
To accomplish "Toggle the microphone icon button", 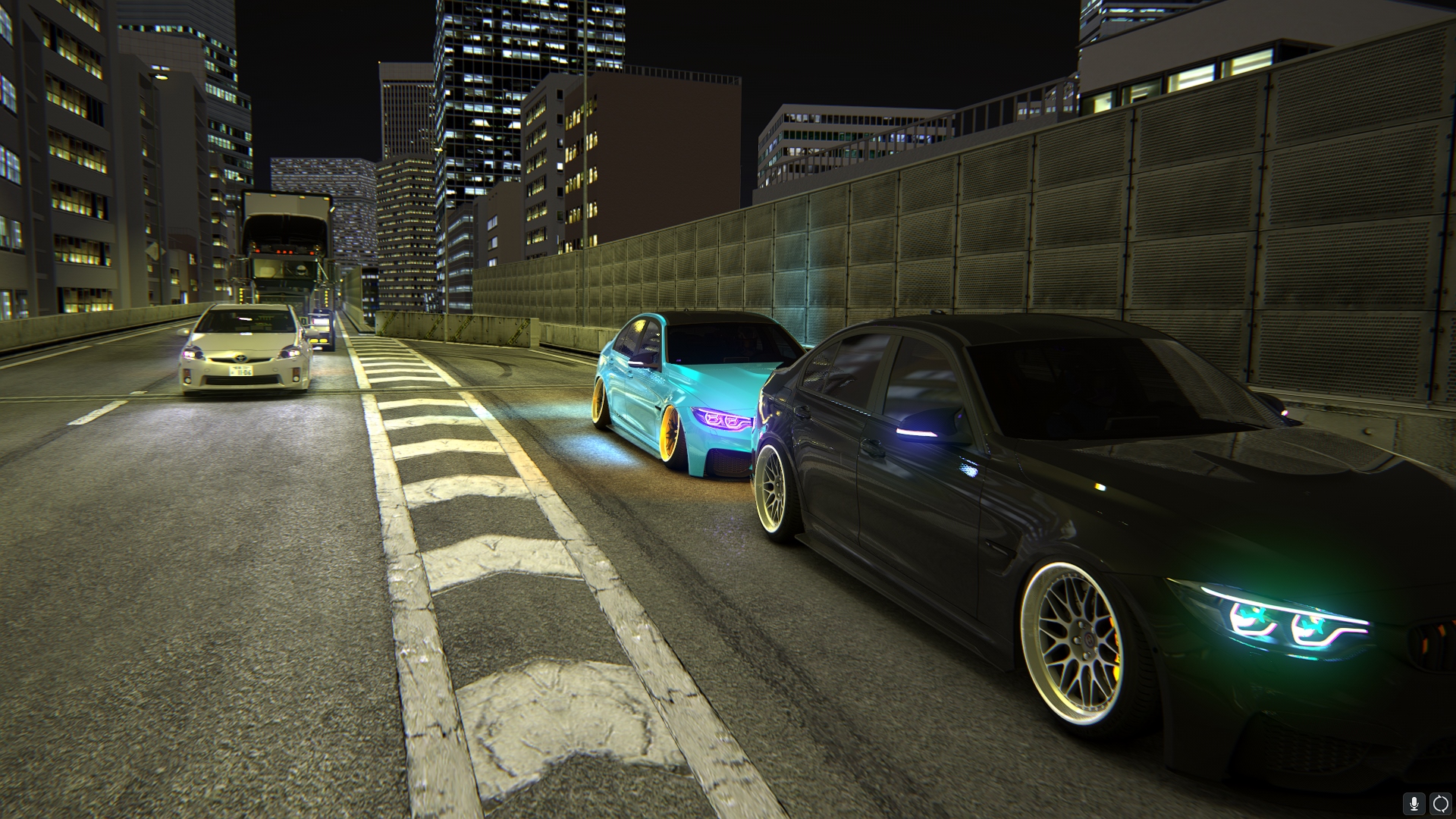I will (x=1414, y=804).
